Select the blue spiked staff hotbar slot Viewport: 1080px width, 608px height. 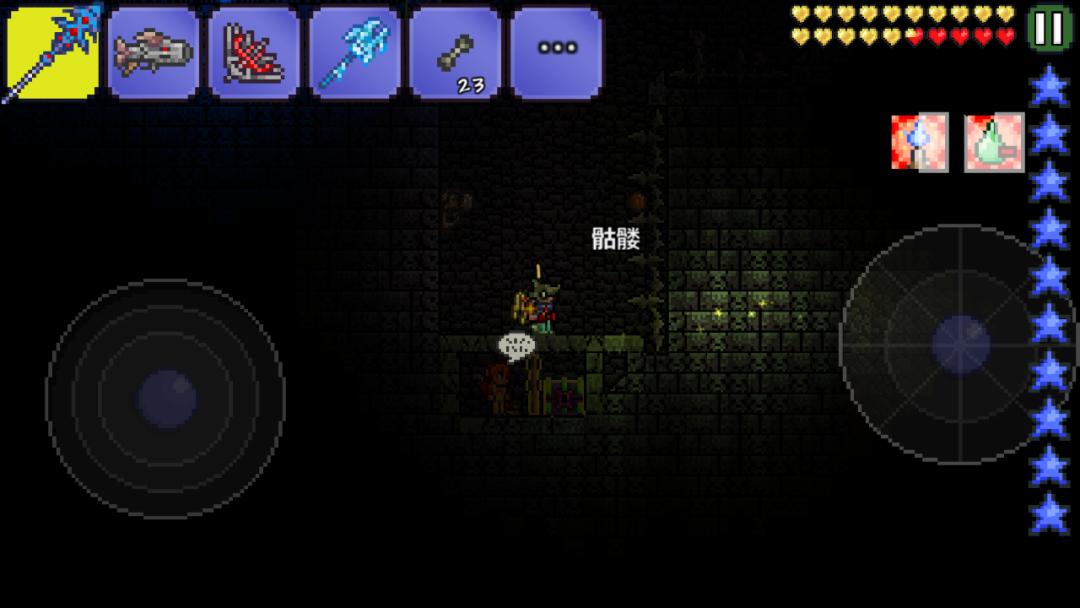pos(53,53)
